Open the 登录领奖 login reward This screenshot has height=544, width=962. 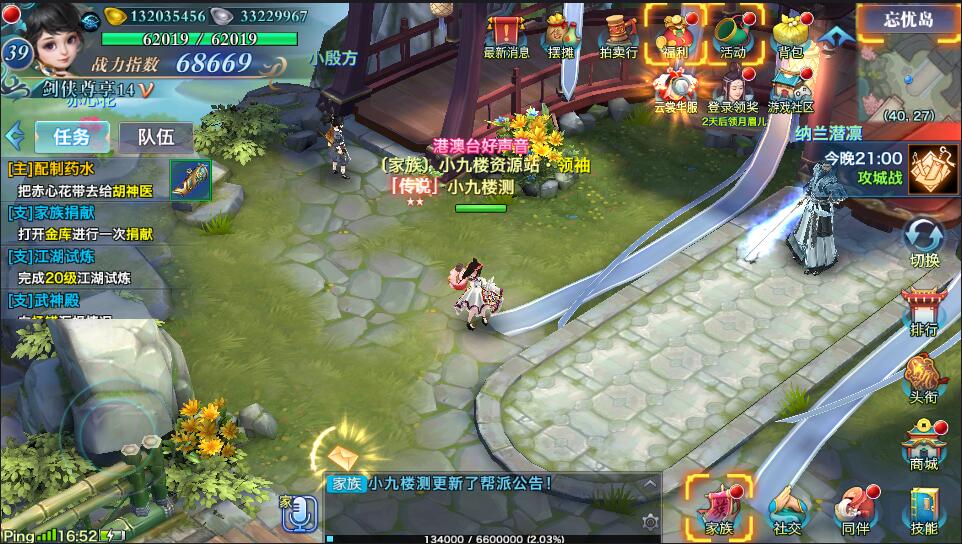pos(733,88)
